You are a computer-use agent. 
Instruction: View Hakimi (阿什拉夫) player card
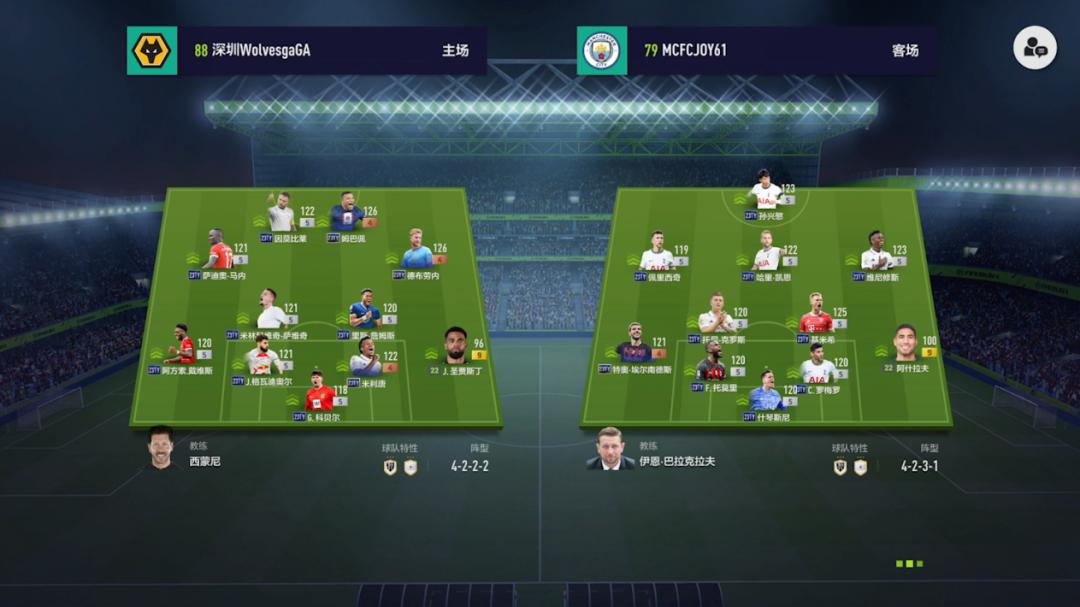(x=904, y=345)
